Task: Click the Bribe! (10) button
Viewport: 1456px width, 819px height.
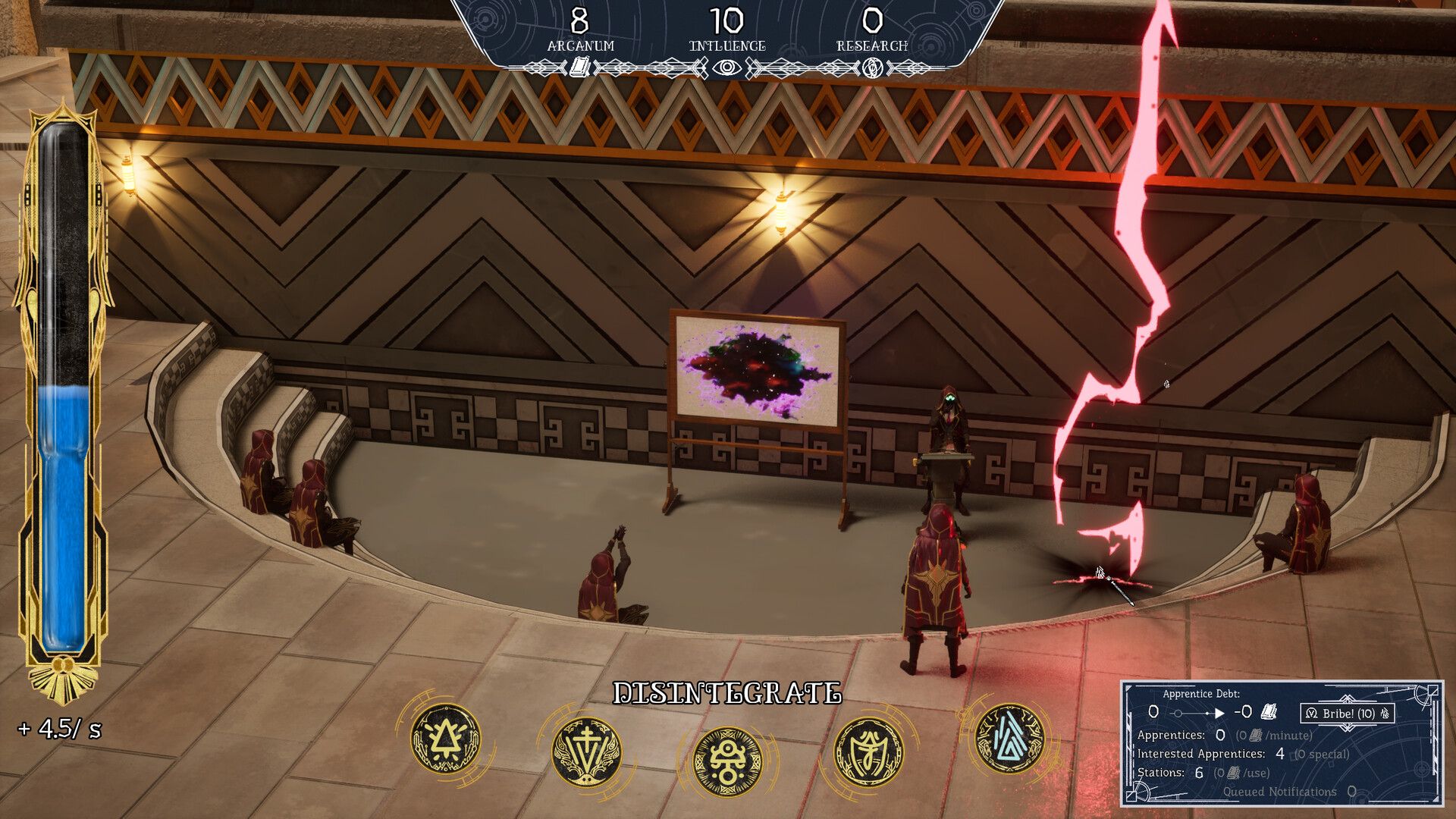Action: (x=1347, y=714)
